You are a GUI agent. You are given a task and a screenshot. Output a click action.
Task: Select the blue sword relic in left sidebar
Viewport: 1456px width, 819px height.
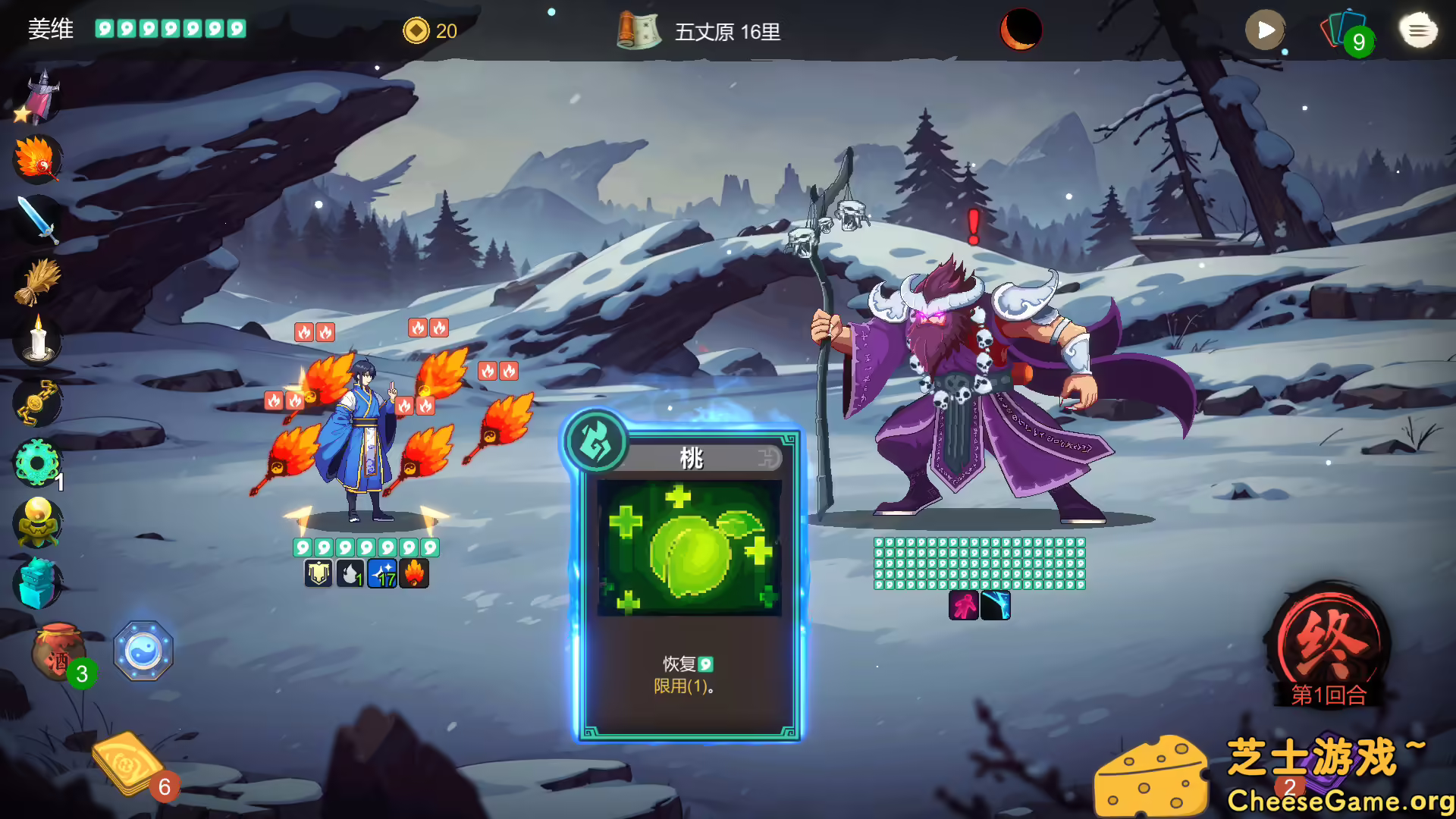[x=36, y=220]
